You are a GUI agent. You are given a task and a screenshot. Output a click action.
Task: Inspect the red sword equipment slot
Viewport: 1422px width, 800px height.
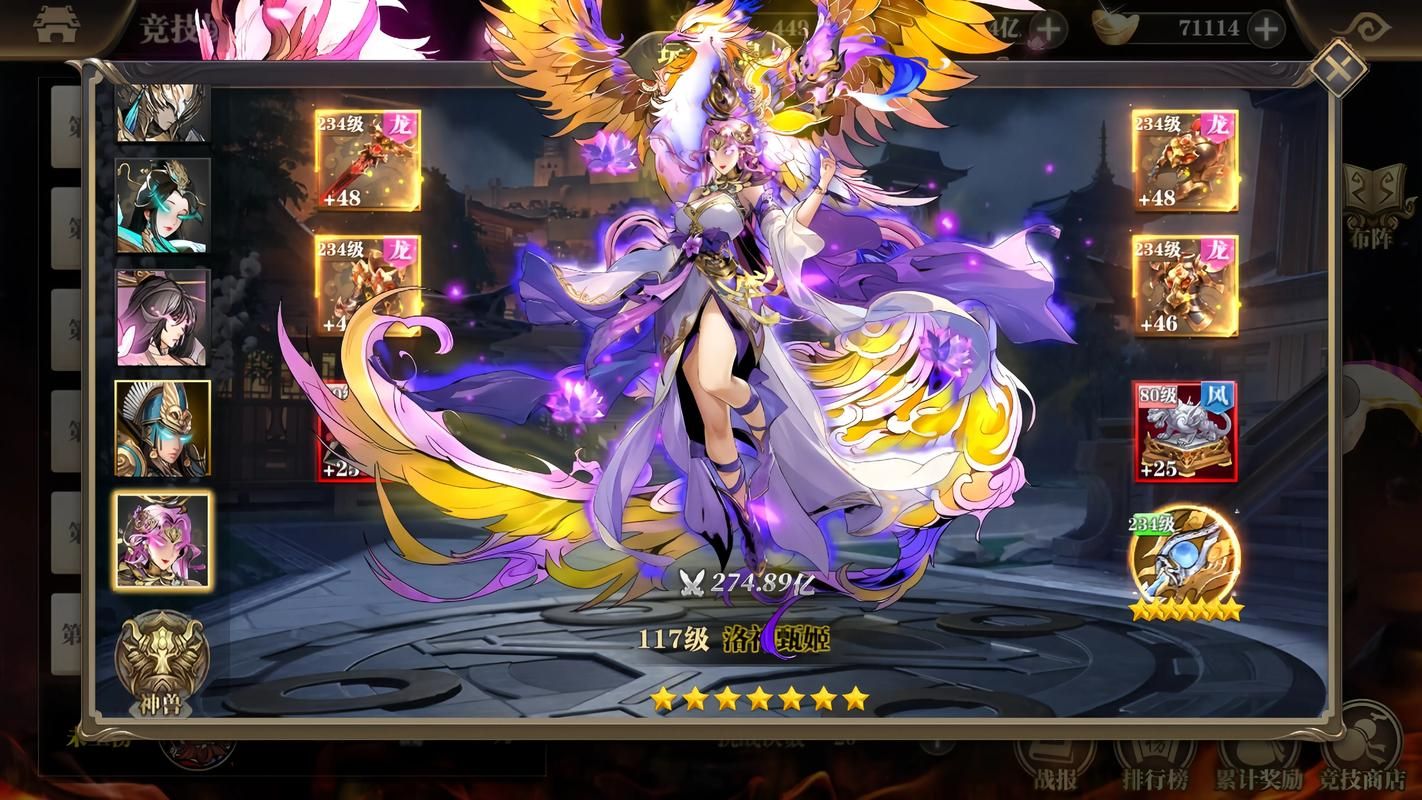[368, 160]
